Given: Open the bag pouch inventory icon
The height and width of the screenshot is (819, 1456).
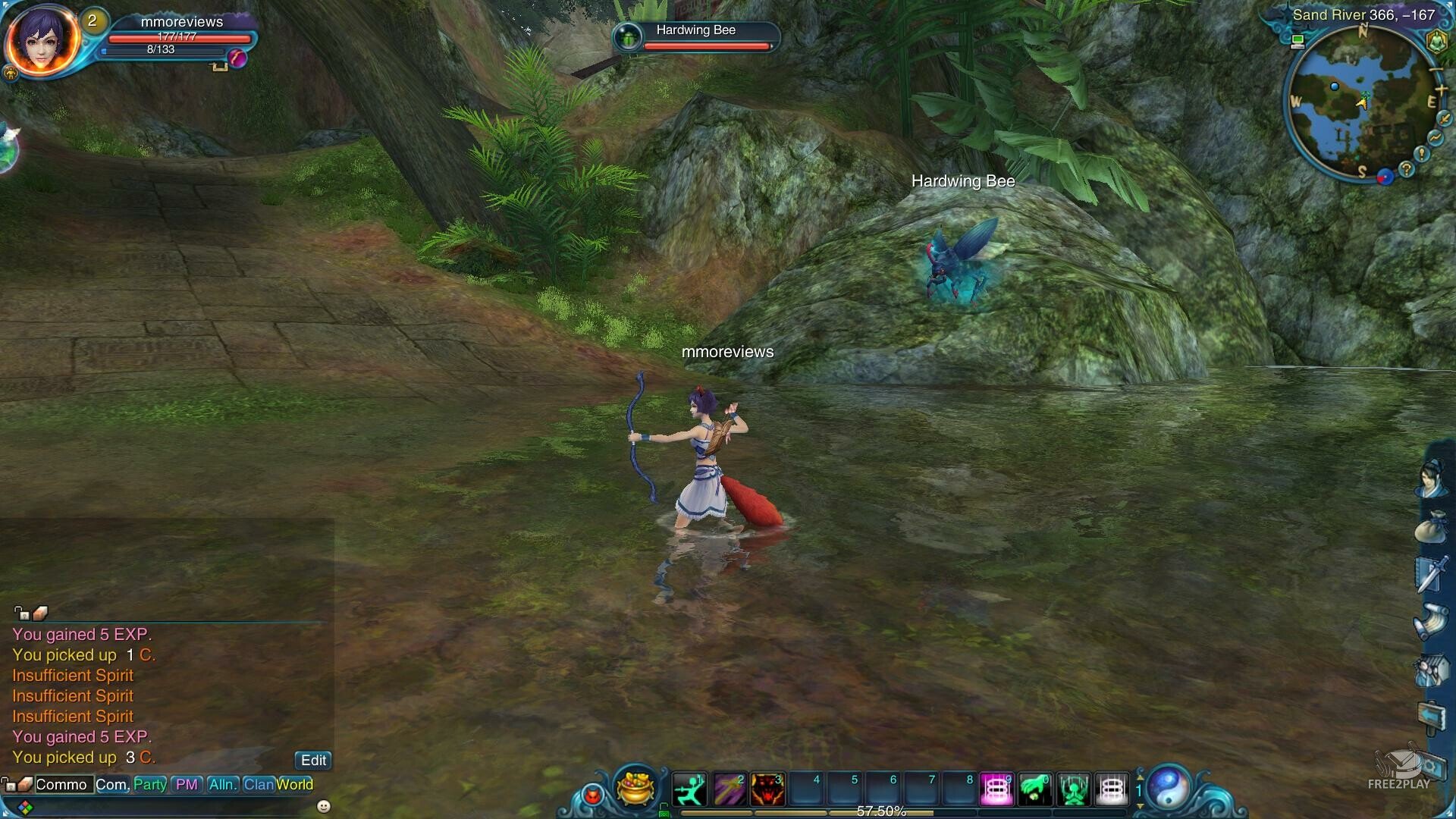Looking at the screenshot, I should point(1430,526).
